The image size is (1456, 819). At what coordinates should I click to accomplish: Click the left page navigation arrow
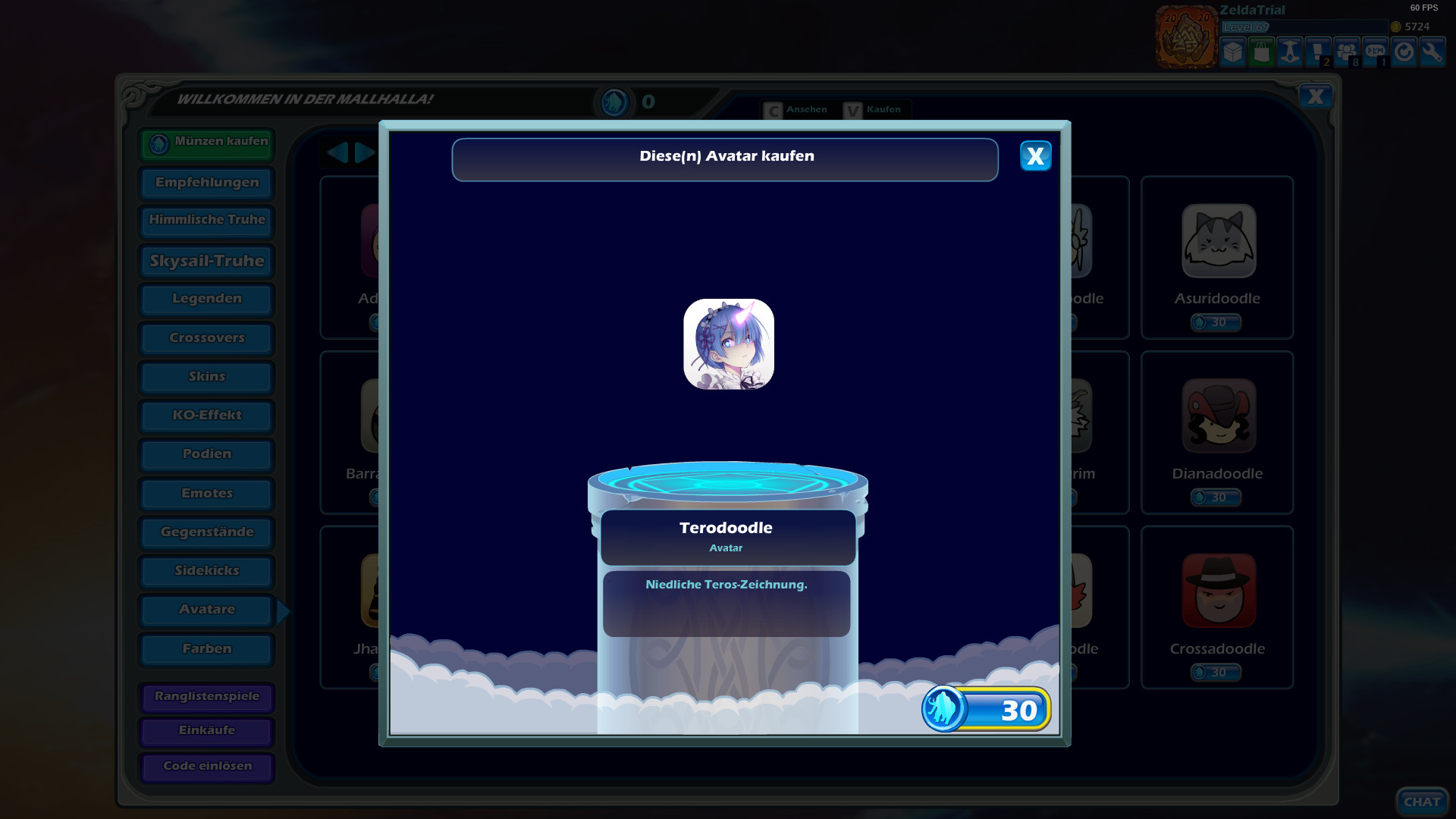[x=338, y=152]
